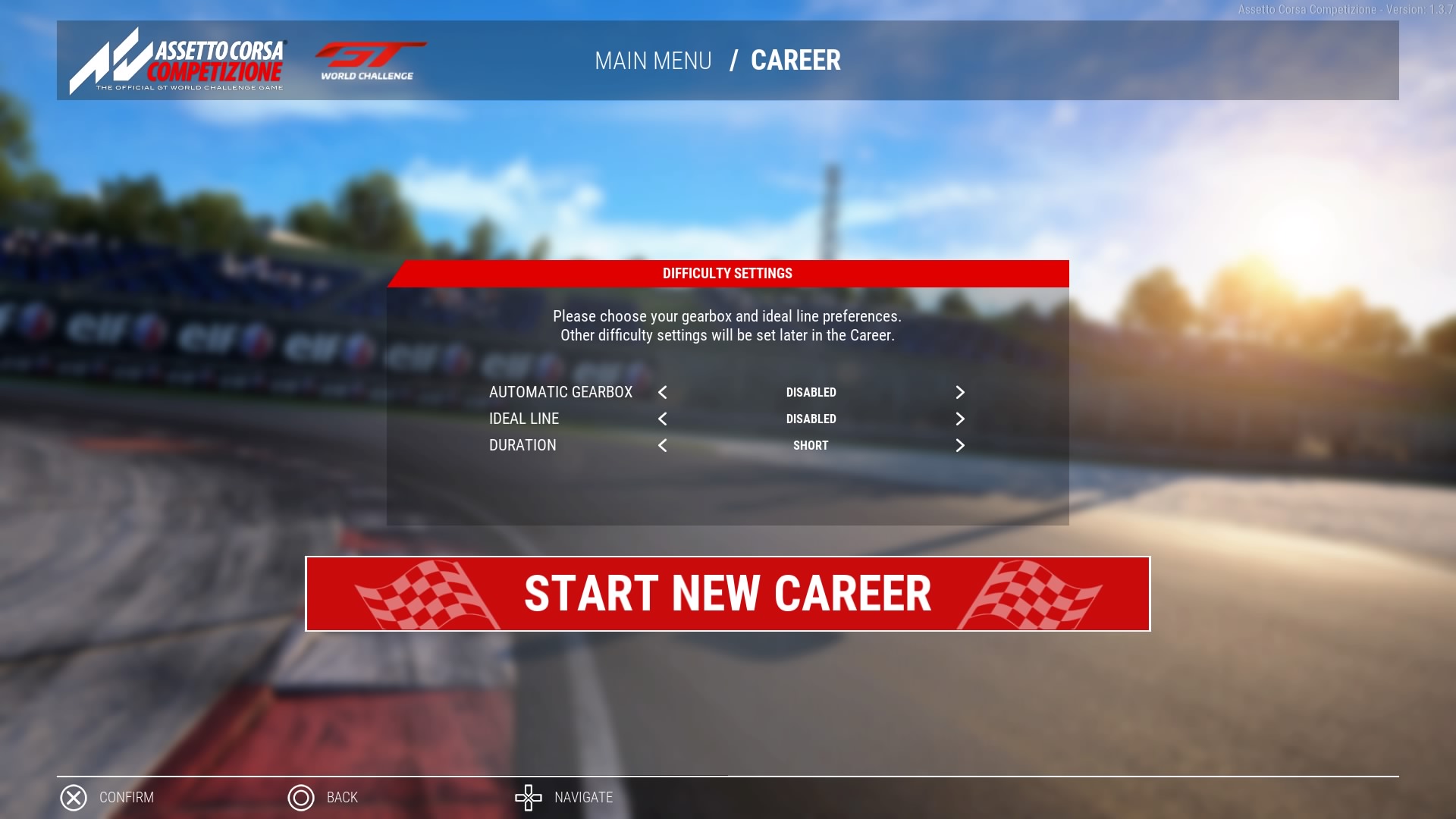The height and width of the screenshot is (819, 1456).
Task: Return to Main Menu via breadcrumb
Action: [x=653, y=61]
